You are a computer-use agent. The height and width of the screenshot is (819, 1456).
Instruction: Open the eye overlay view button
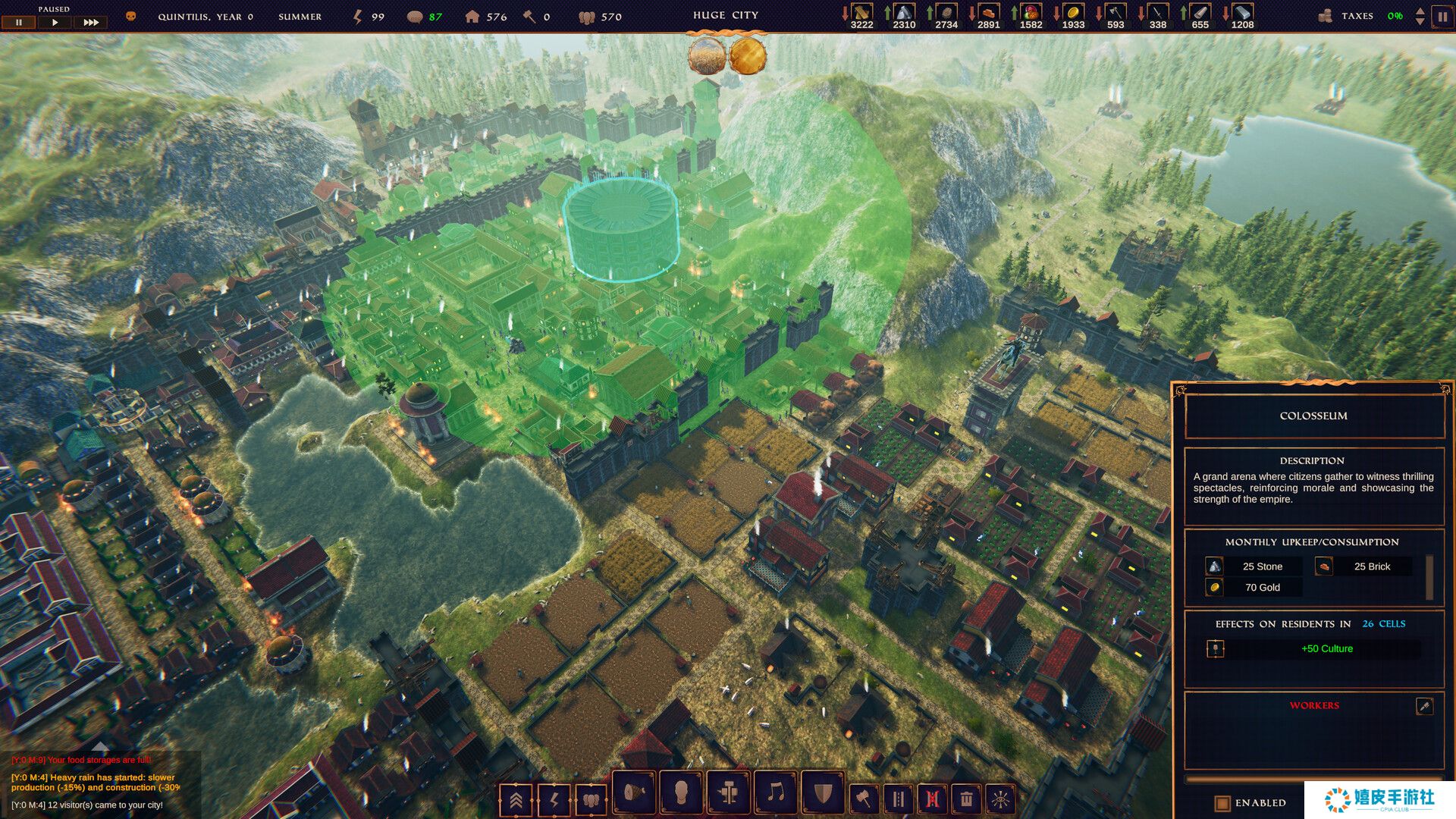tap(1001, 799)
